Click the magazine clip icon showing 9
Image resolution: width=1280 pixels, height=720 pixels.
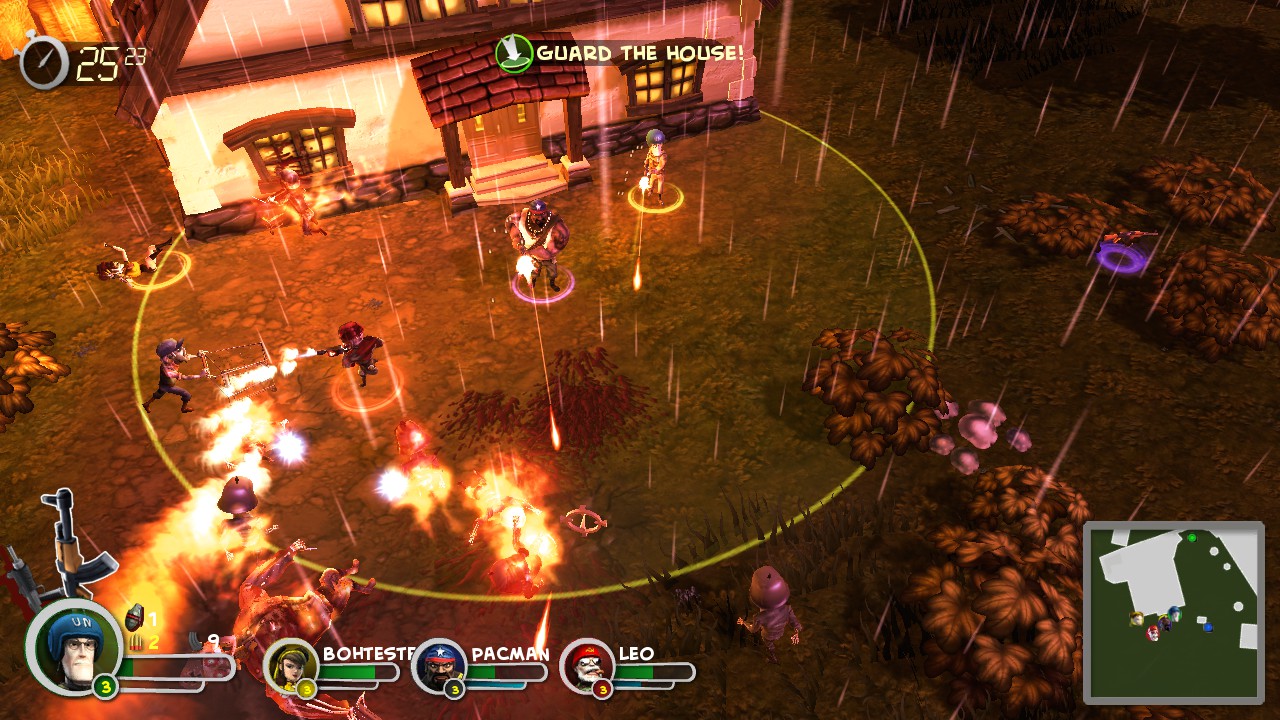point(194,640)
